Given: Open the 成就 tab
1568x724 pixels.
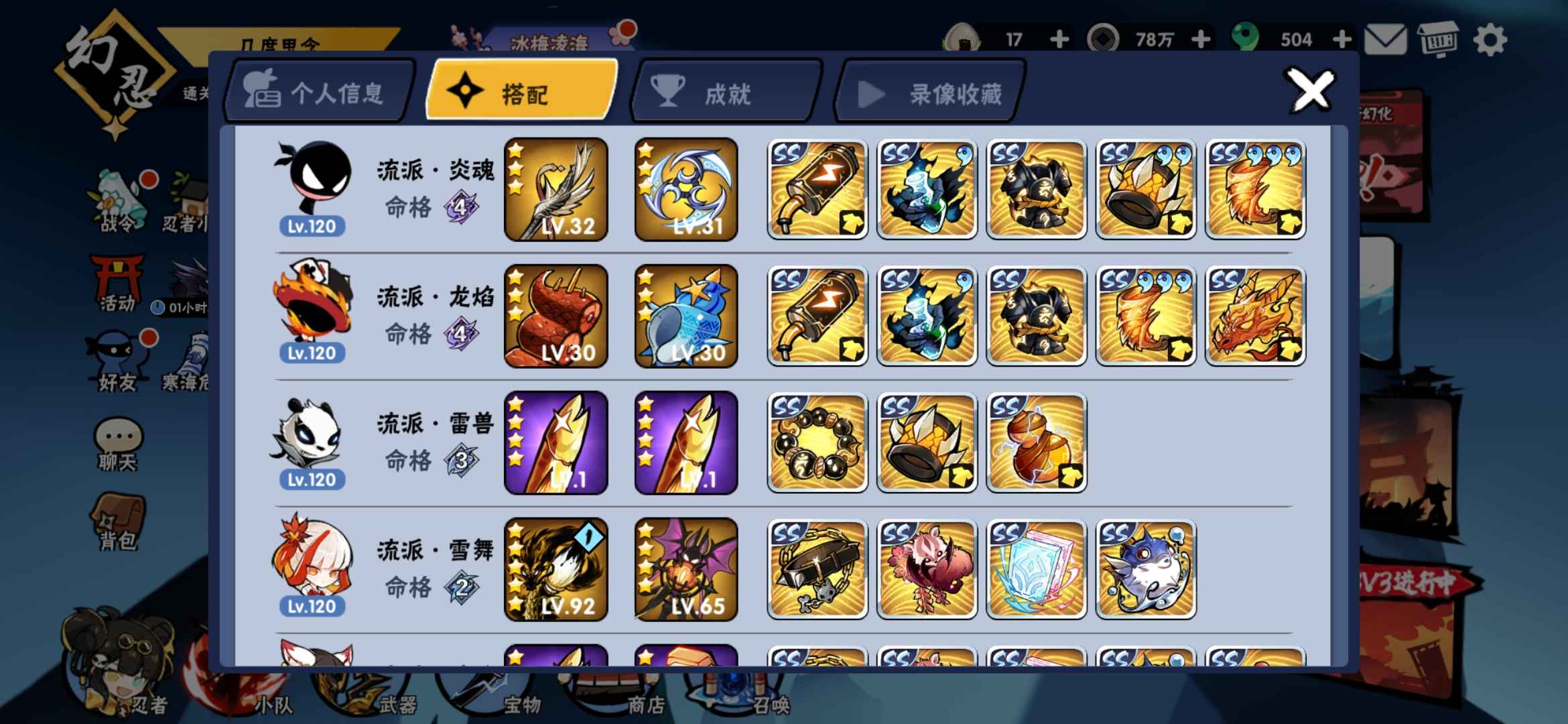Looking at the screenshot, I should (726, 92).
